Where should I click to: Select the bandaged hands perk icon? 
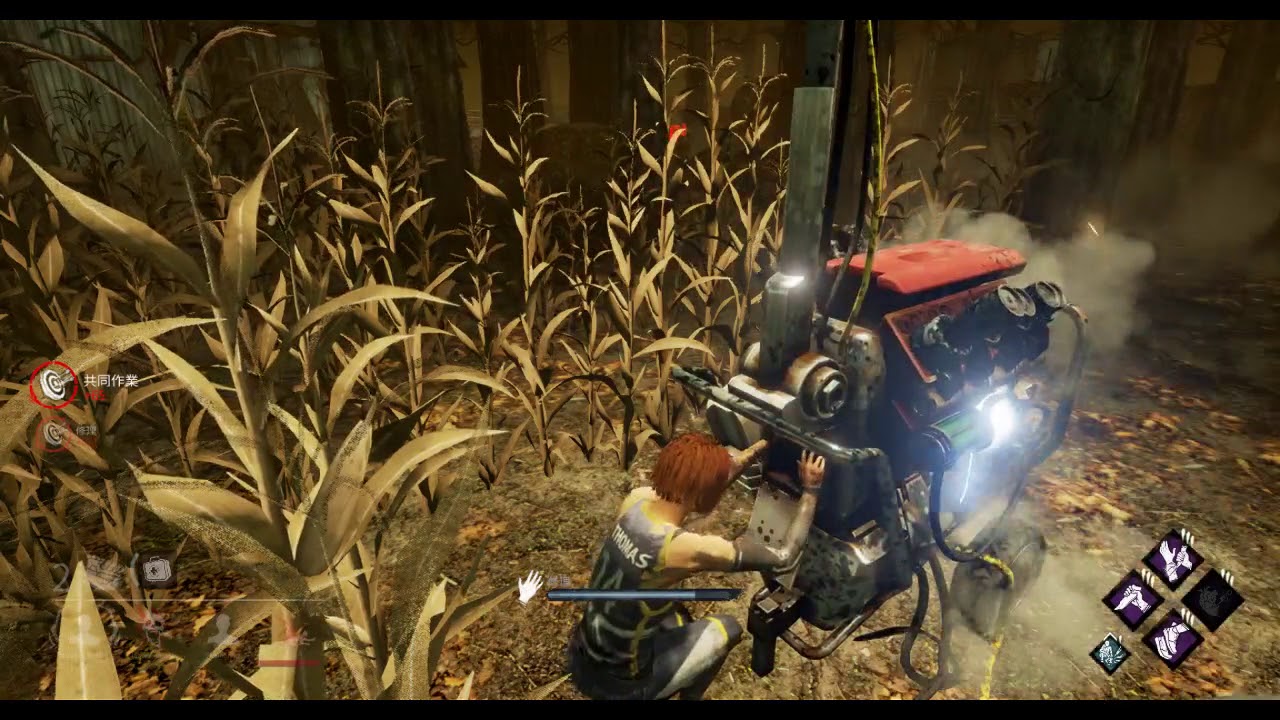pos(1172,559)
